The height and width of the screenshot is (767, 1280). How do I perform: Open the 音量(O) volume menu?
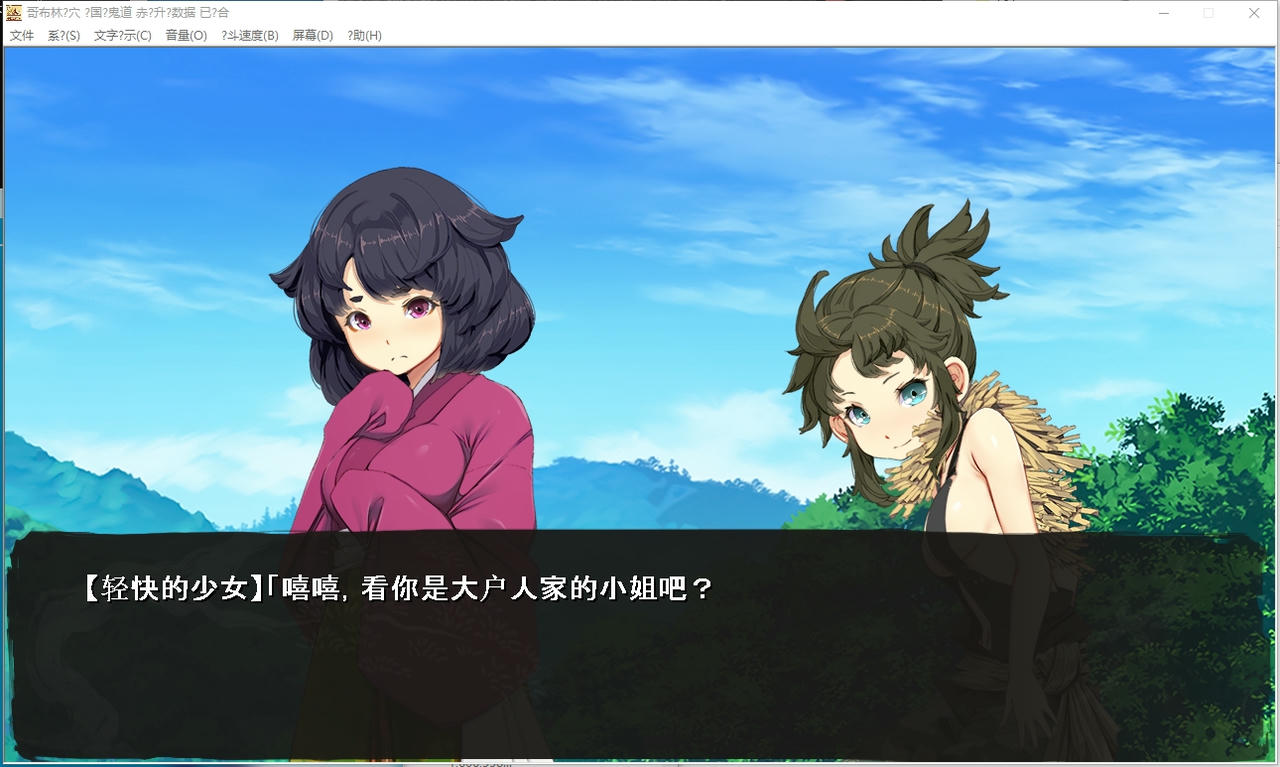coord(186,35)
